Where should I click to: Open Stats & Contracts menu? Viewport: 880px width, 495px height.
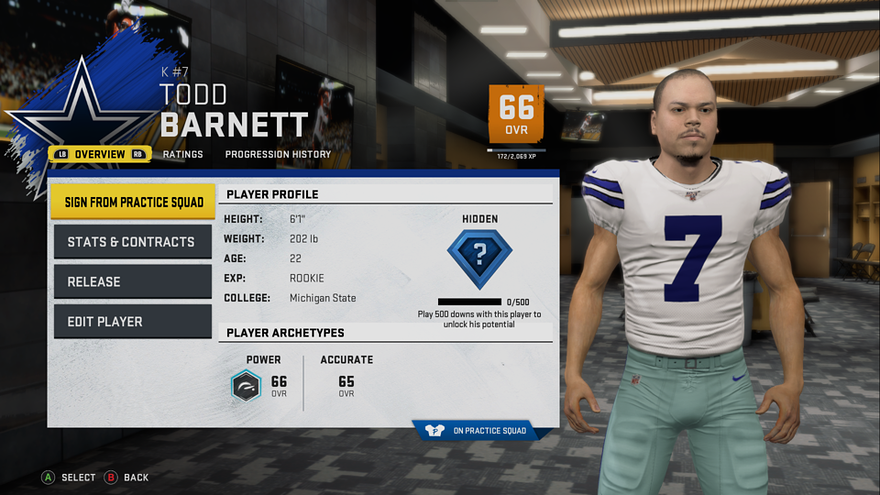(x=133, y=242)
